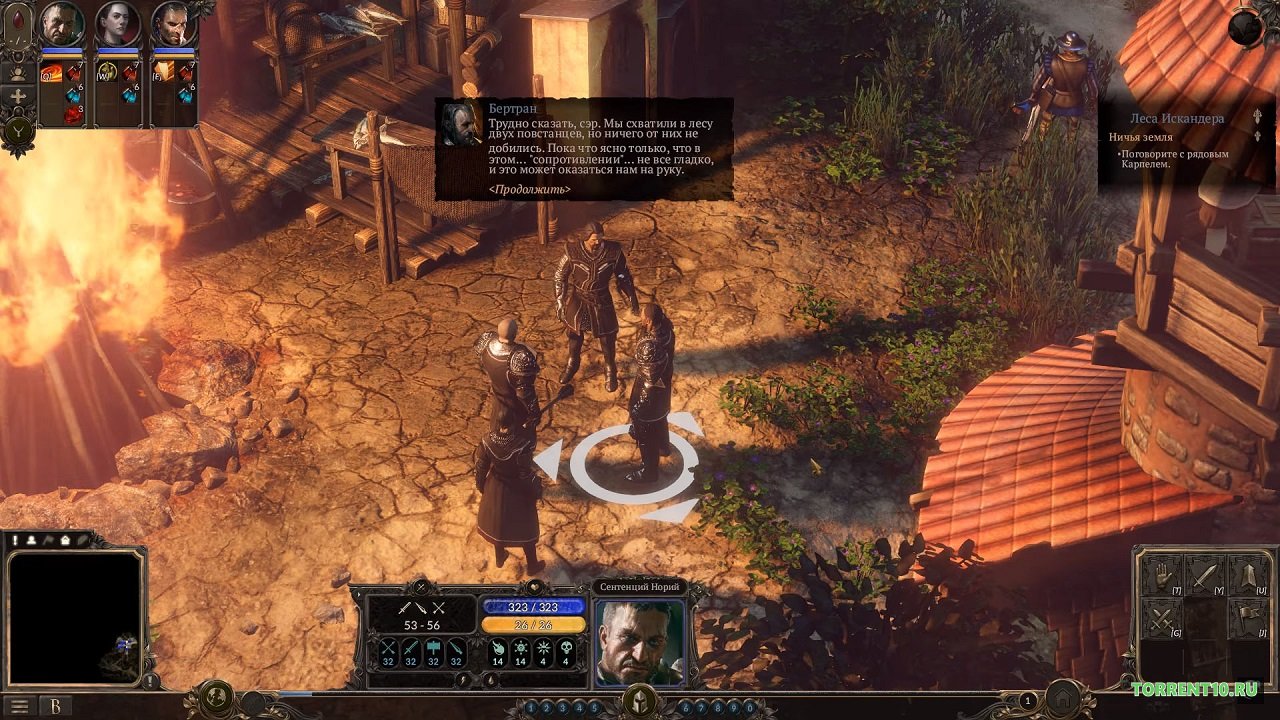The width and height of the screenshot is (1280, 720).
Task: Toggle the exclamation mark filter above minimap
Action: [x=15, y=540]
